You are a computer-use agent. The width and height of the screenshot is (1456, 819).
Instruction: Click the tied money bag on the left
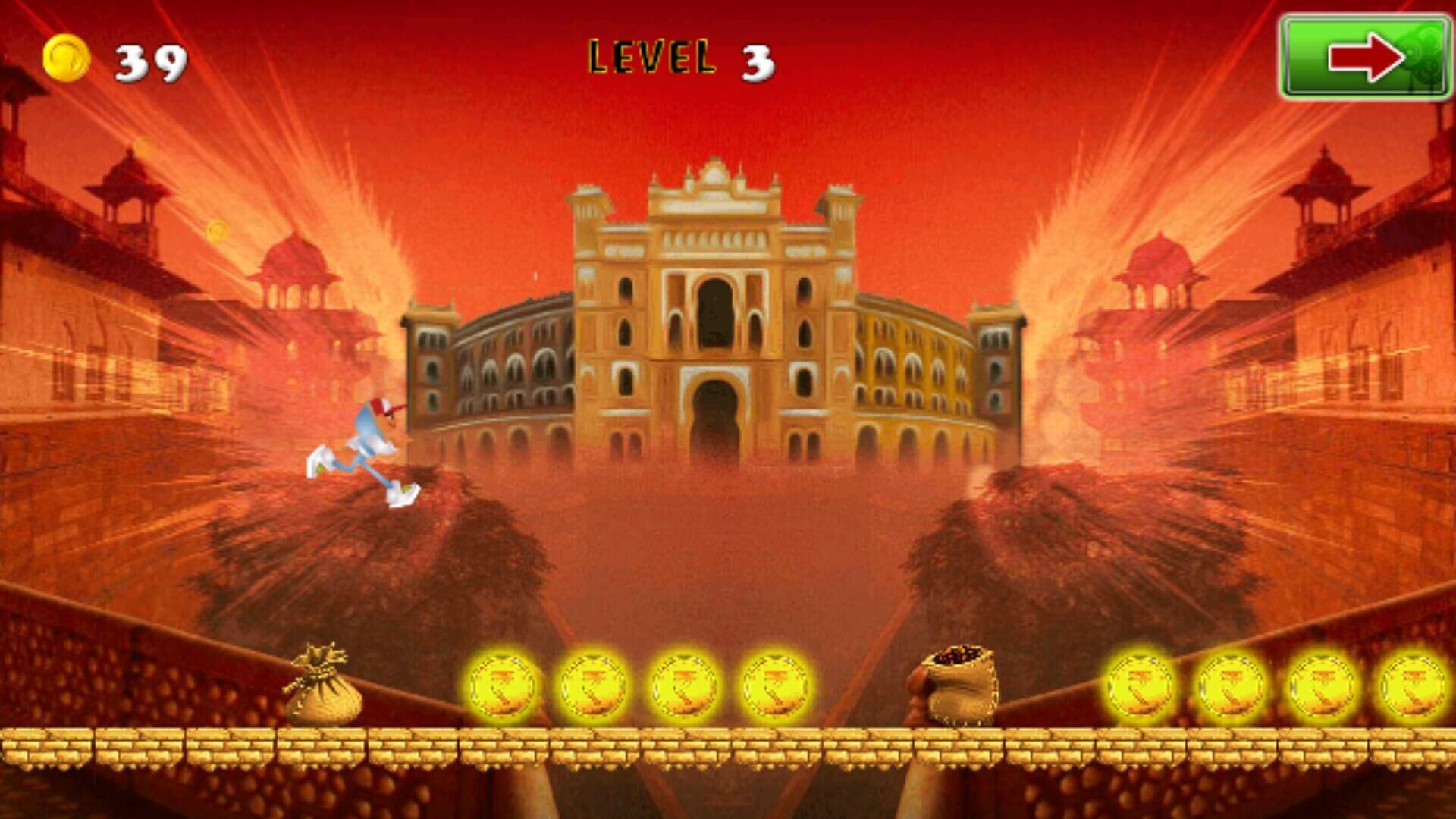tap(322, 686)
